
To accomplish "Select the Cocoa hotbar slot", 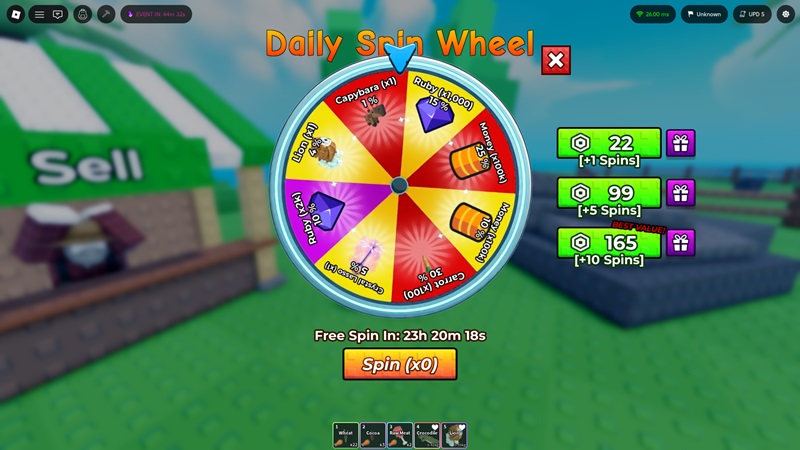I will tap(372, 434).
